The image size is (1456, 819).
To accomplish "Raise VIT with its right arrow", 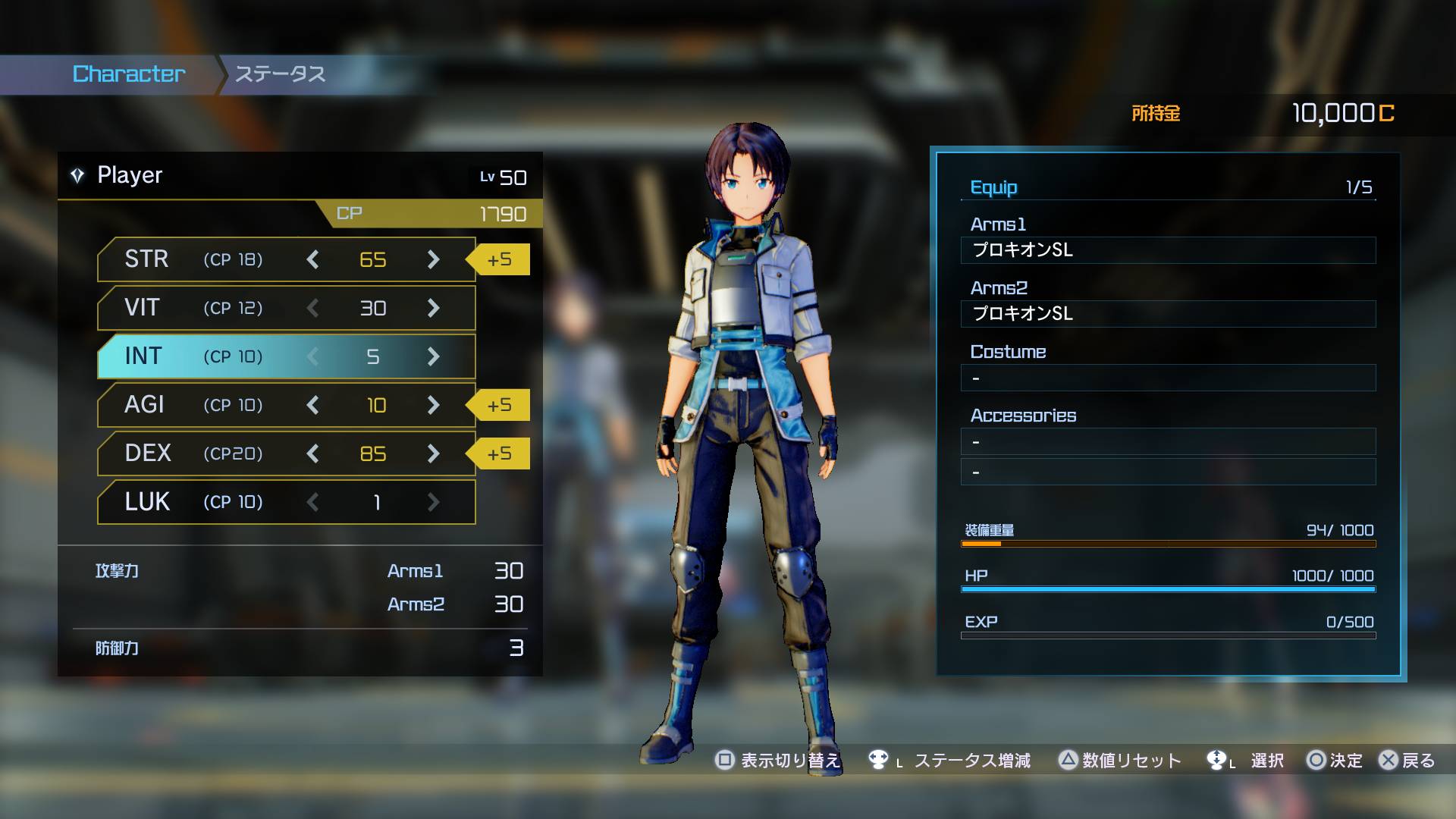I will pos(433,308).
